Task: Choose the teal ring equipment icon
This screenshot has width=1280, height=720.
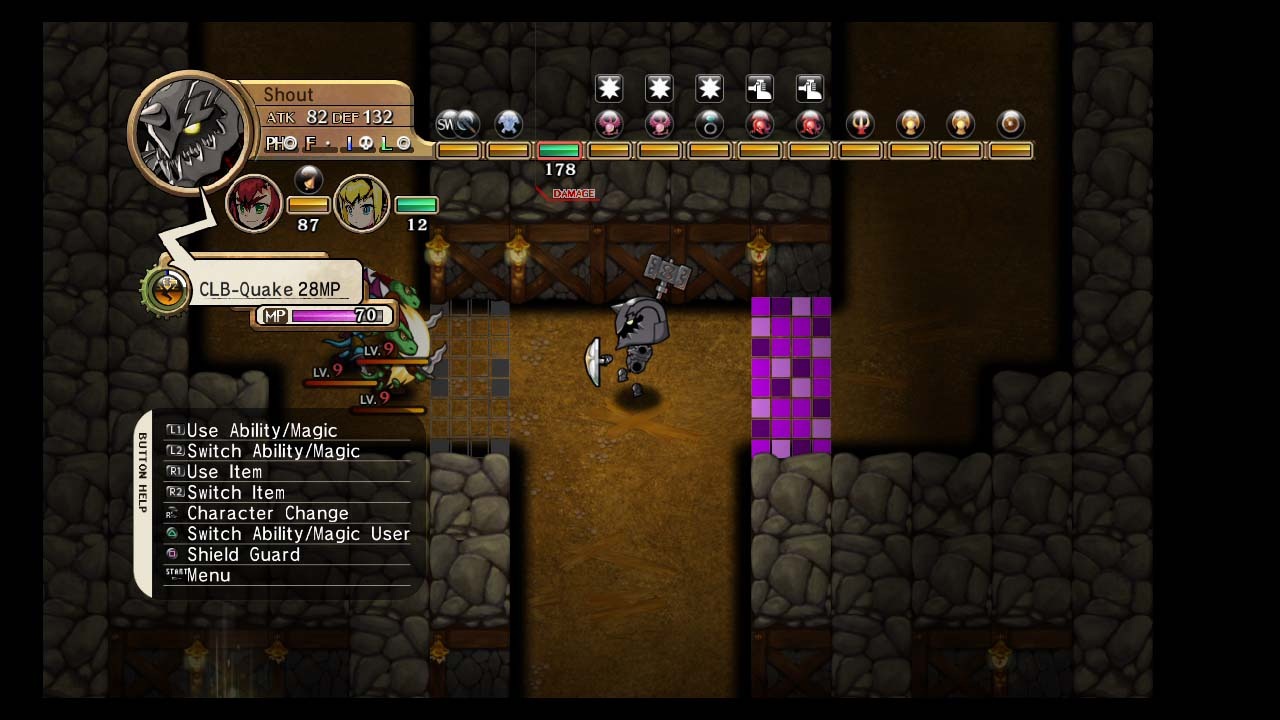Action: [x=709, y=125]
